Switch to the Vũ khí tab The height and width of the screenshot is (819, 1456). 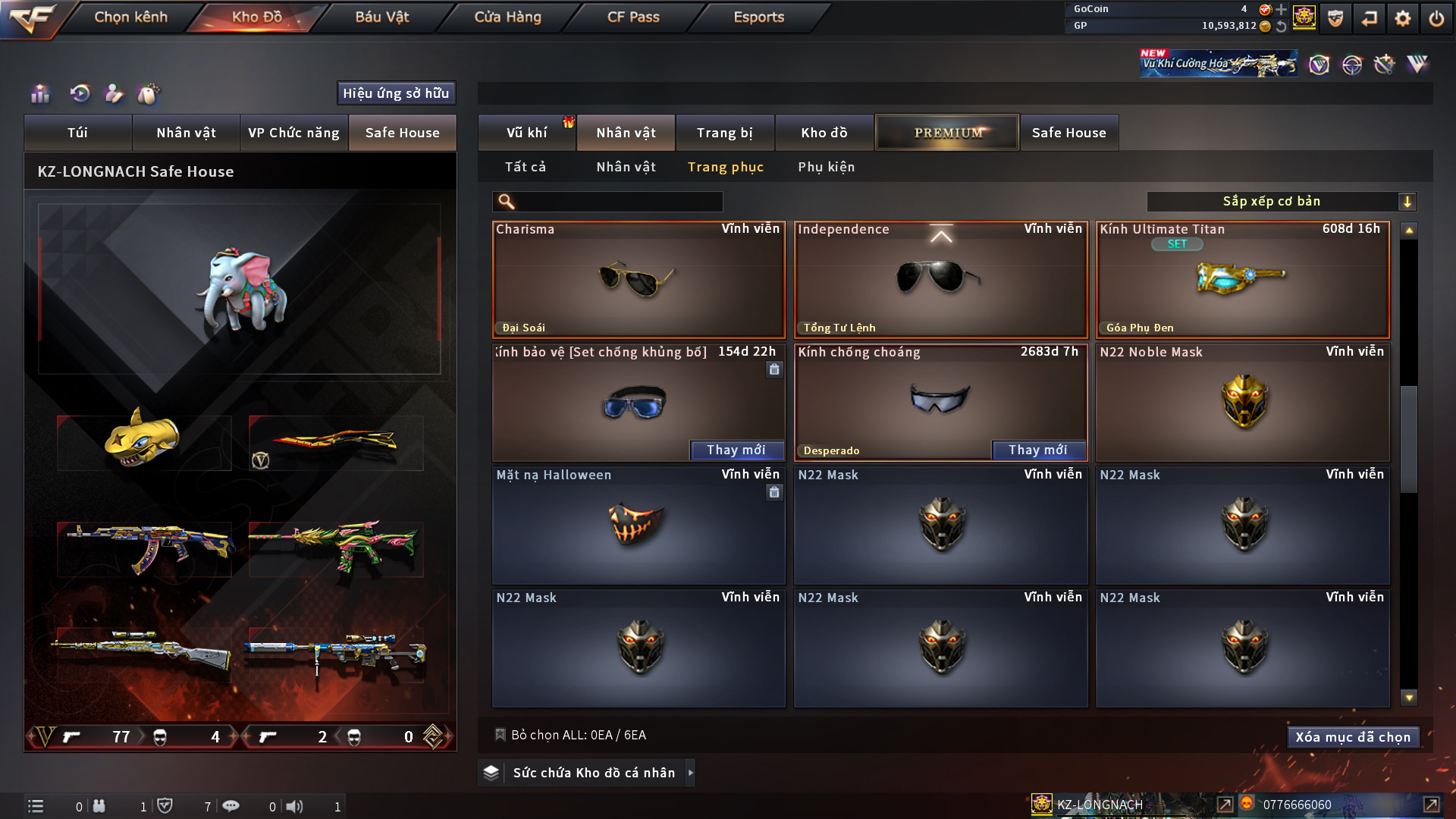pos(526,133)
